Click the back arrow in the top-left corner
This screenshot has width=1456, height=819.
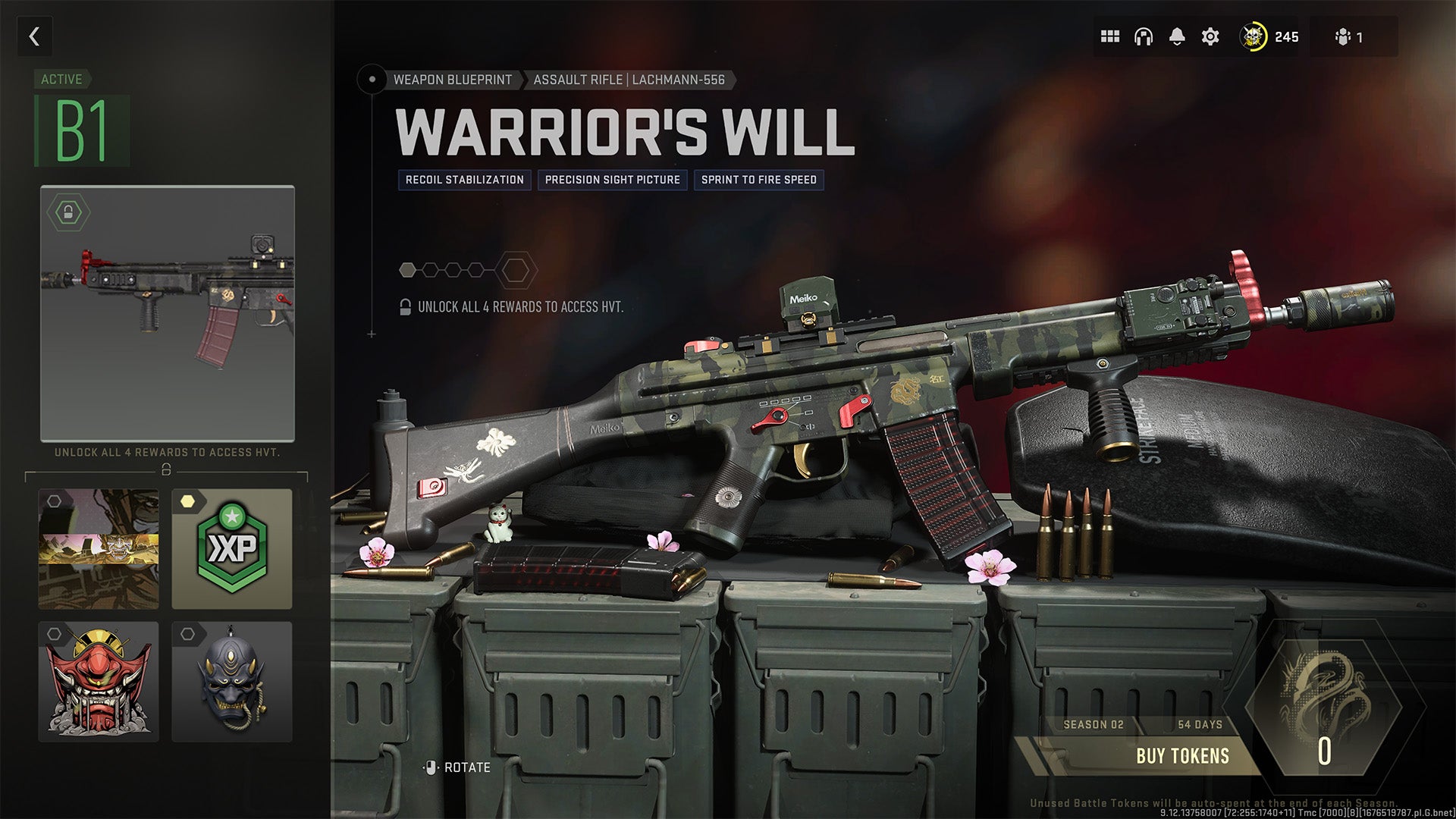[x=33, y=36]
